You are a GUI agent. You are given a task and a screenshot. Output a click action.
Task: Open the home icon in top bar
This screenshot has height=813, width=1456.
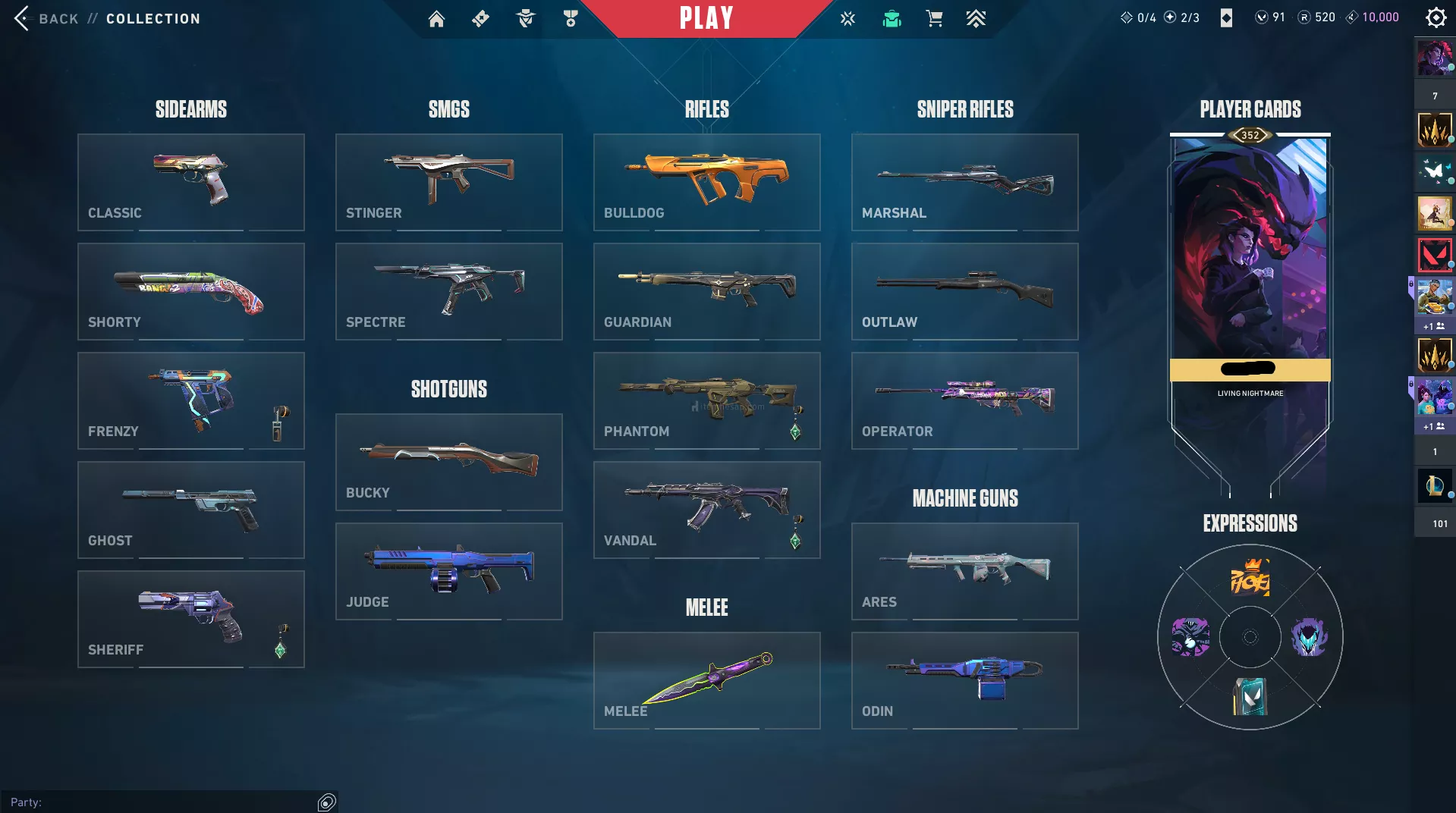coord(436,18)
